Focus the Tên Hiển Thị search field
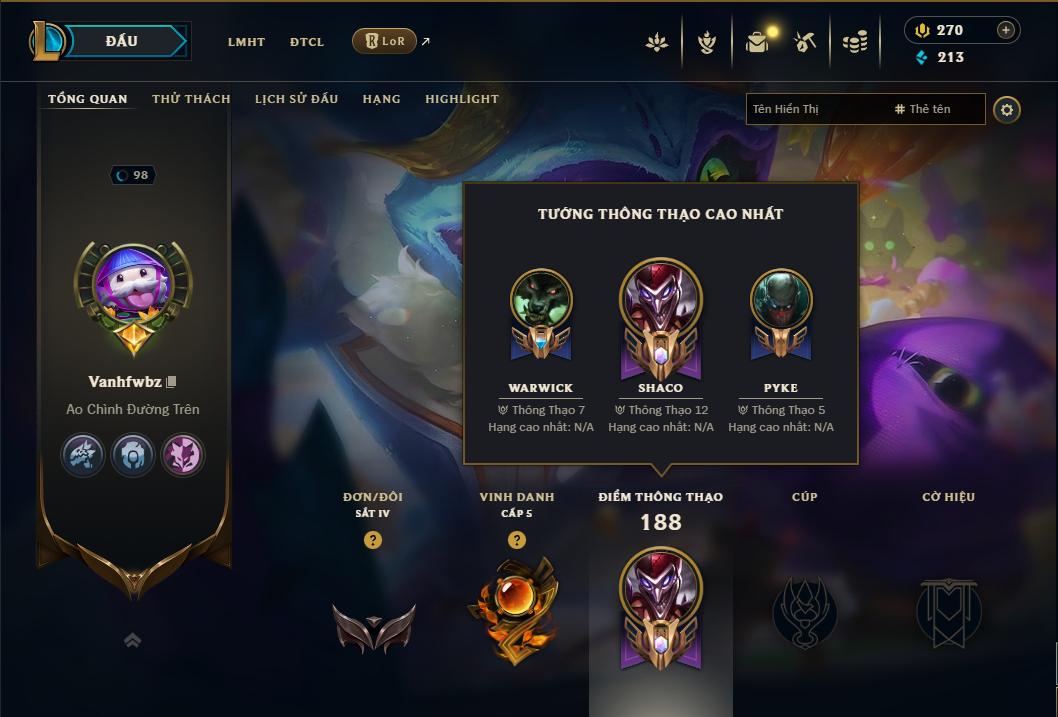Viewport: 1058px width, 717px height. tap(815, 109)
